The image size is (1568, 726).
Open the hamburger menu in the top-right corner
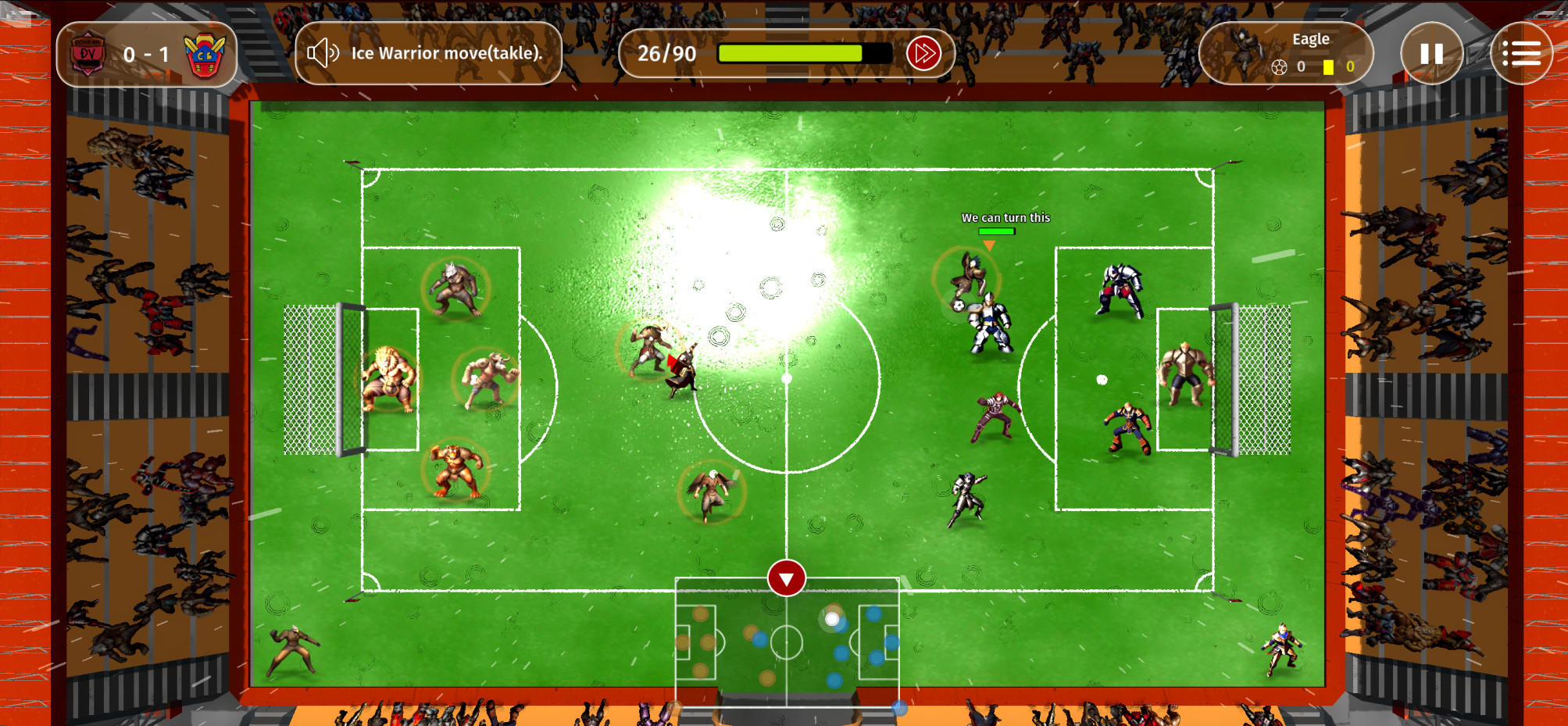pos(1521,52)
